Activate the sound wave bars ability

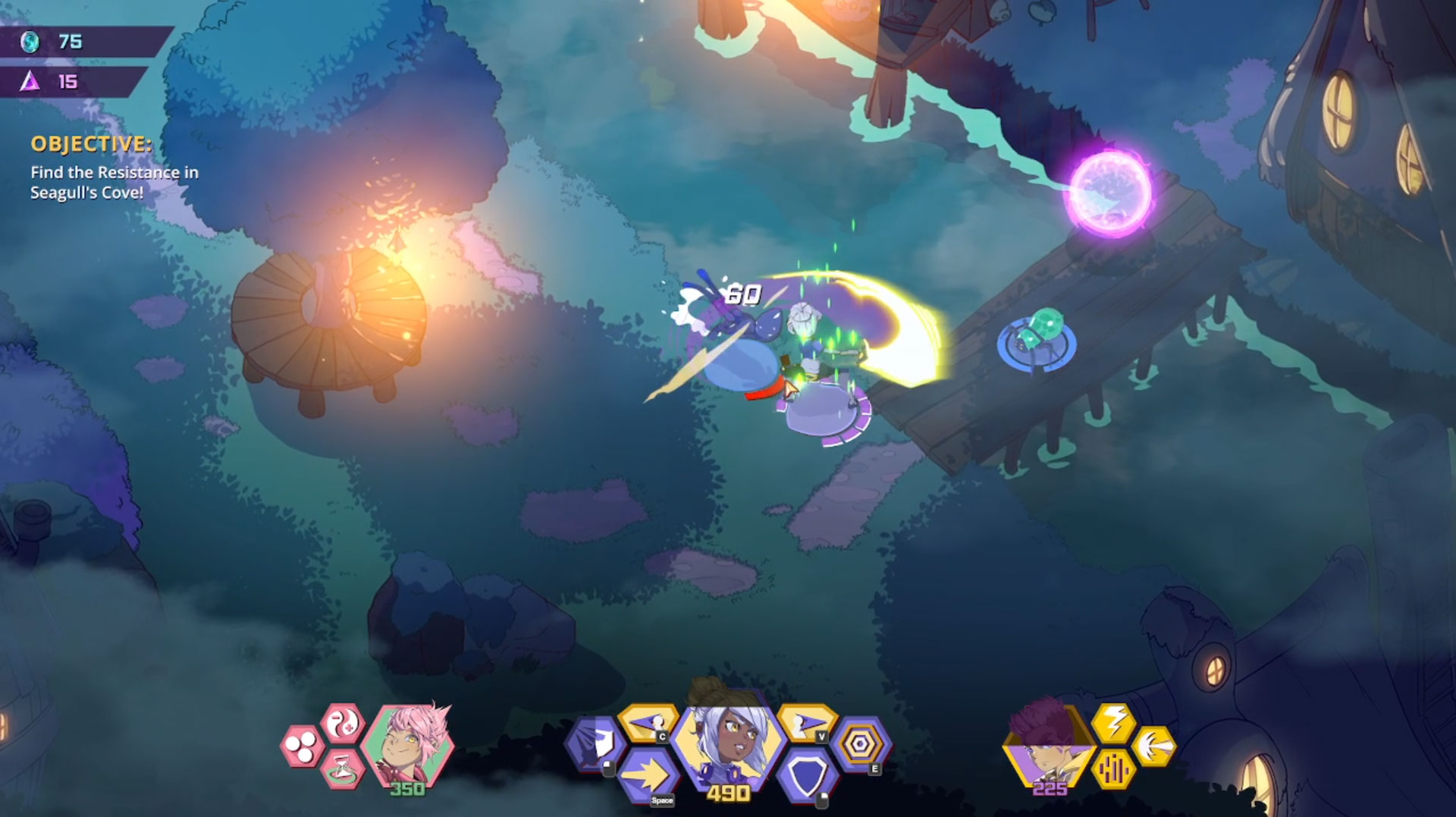tap(1113, 769)
